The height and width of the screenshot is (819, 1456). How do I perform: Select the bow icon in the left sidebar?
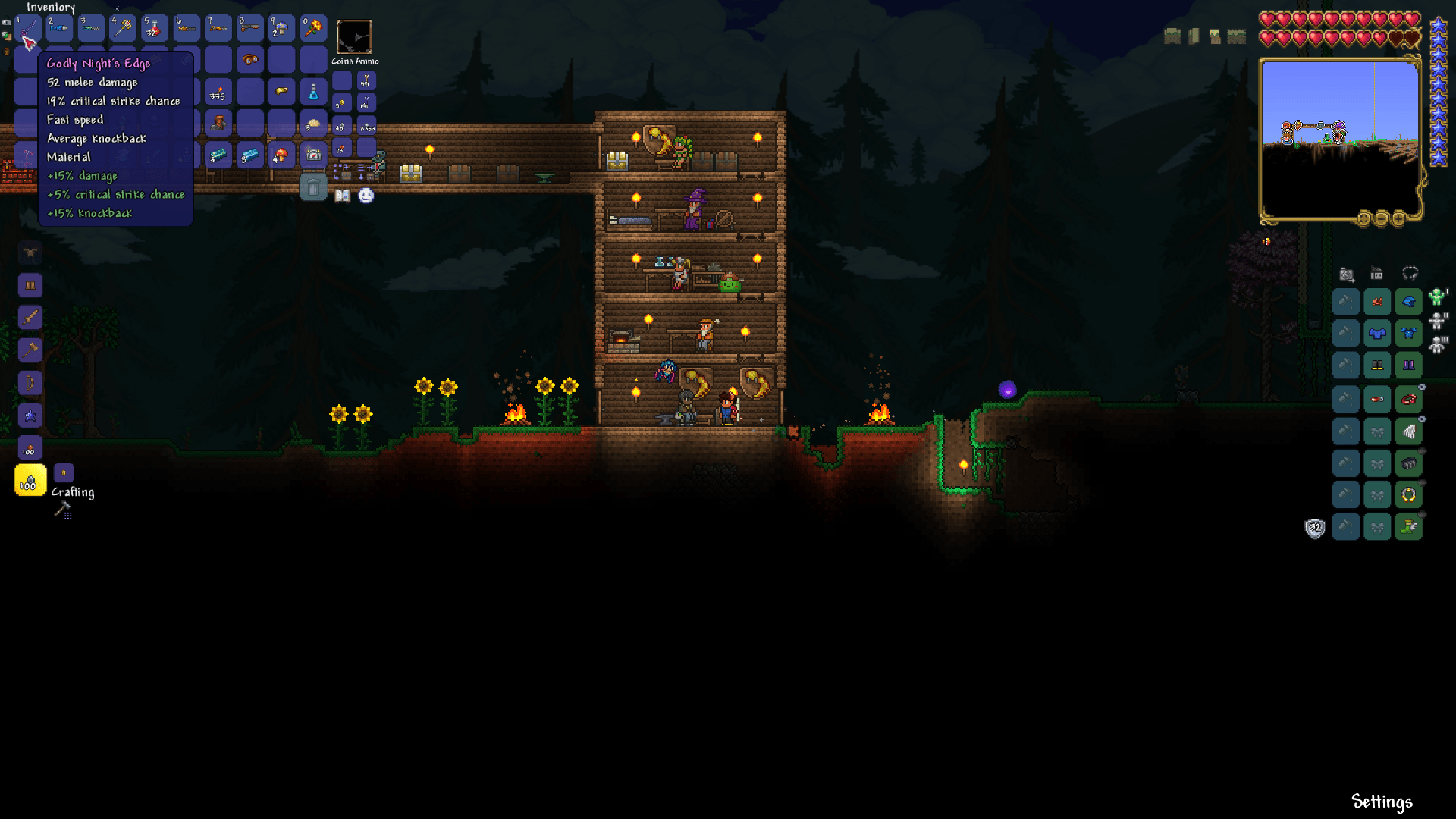click(x=29, y=381)
